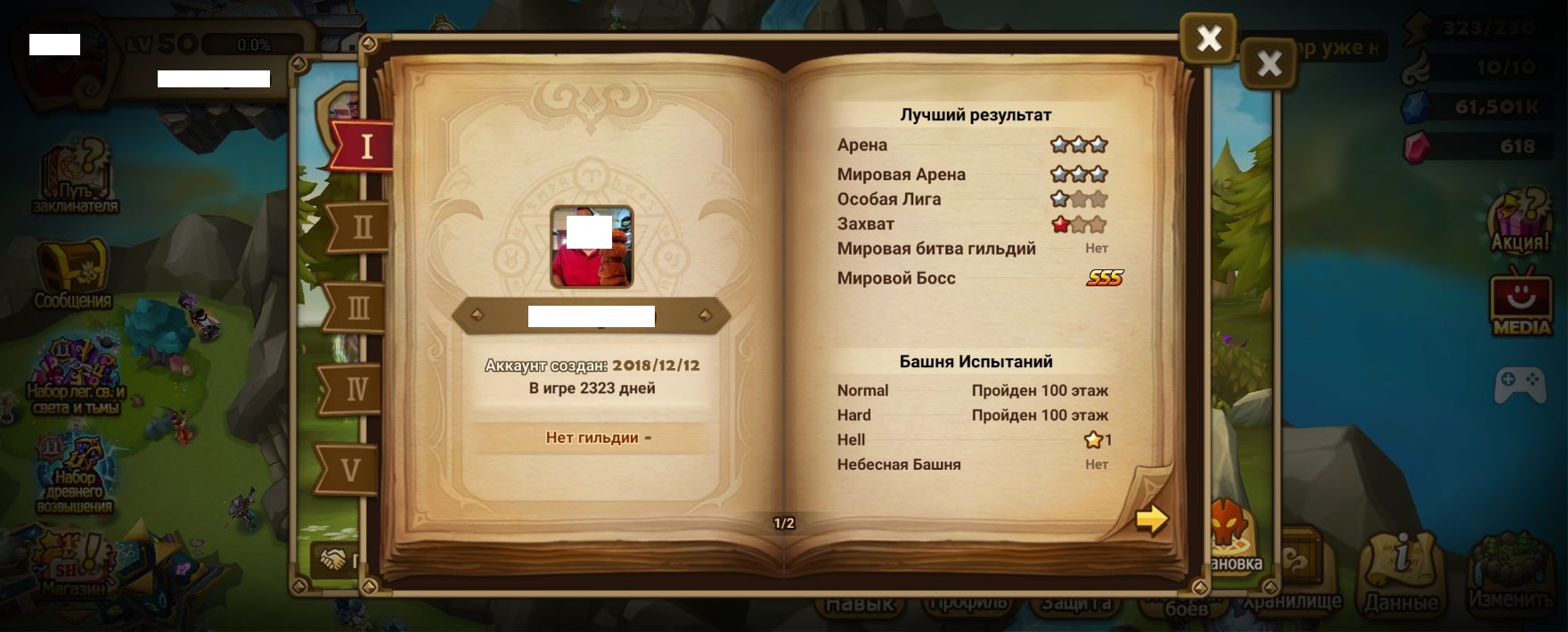The width and height of the screenshot is (1568, 632).
Task: Turn to the next page with yellow arrow
Action: (1151, 519)
